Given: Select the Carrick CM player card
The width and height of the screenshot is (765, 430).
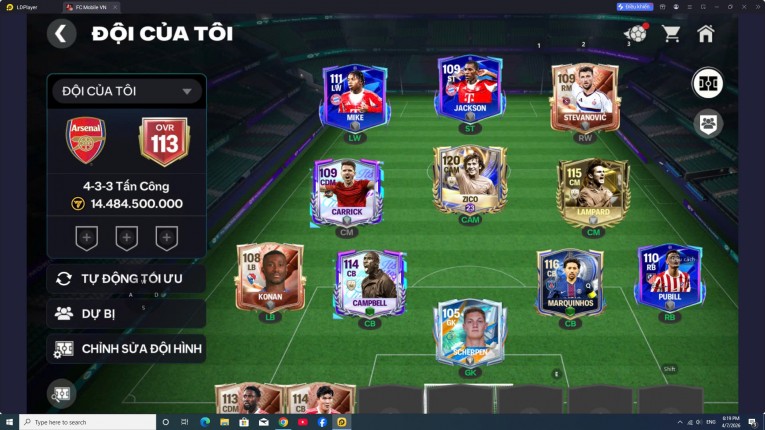Looking at the screenshot, I should click(347, 190).
